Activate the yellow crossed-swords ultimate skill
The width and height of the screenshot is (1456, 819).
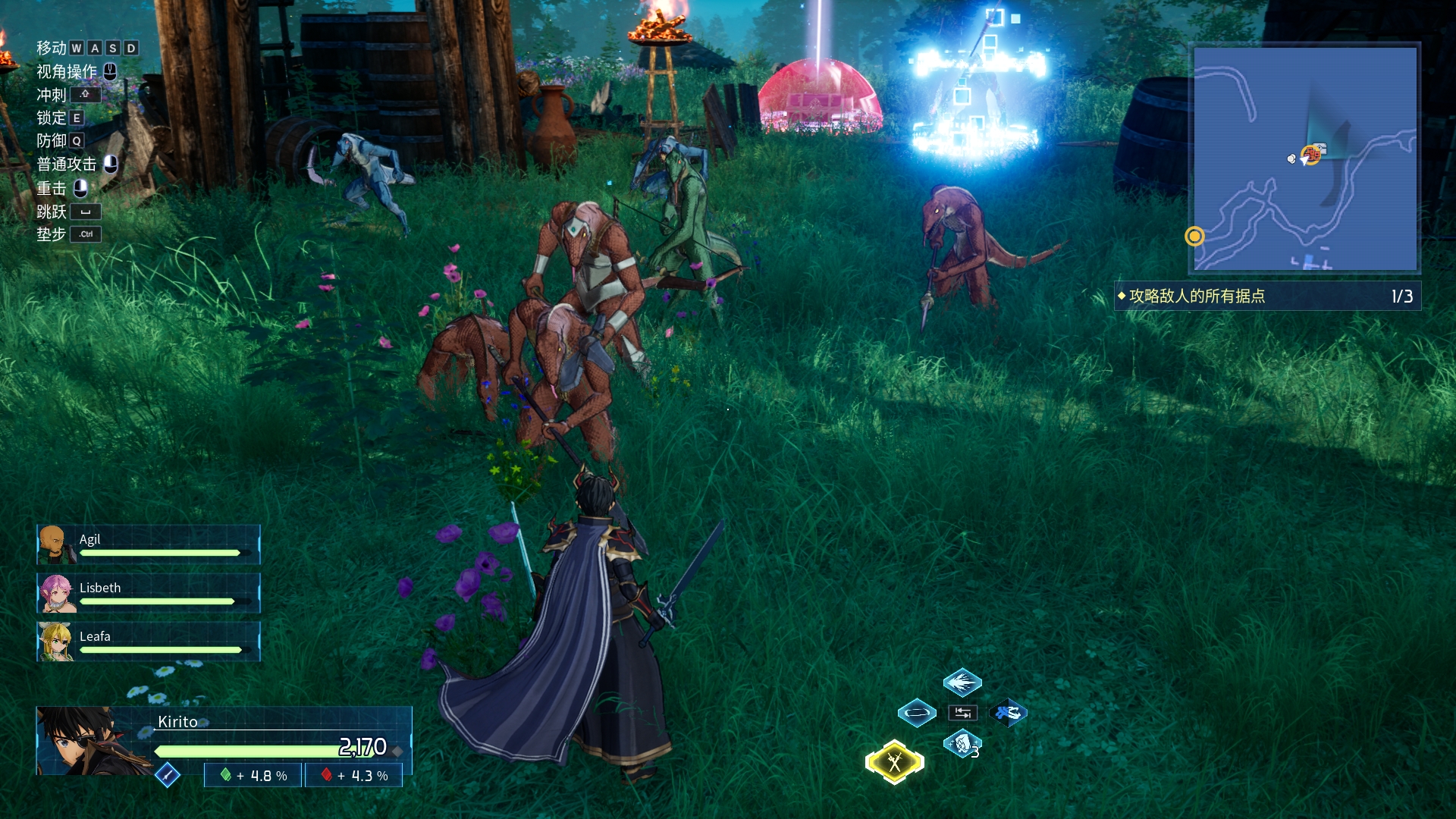[x=895, y=761]
